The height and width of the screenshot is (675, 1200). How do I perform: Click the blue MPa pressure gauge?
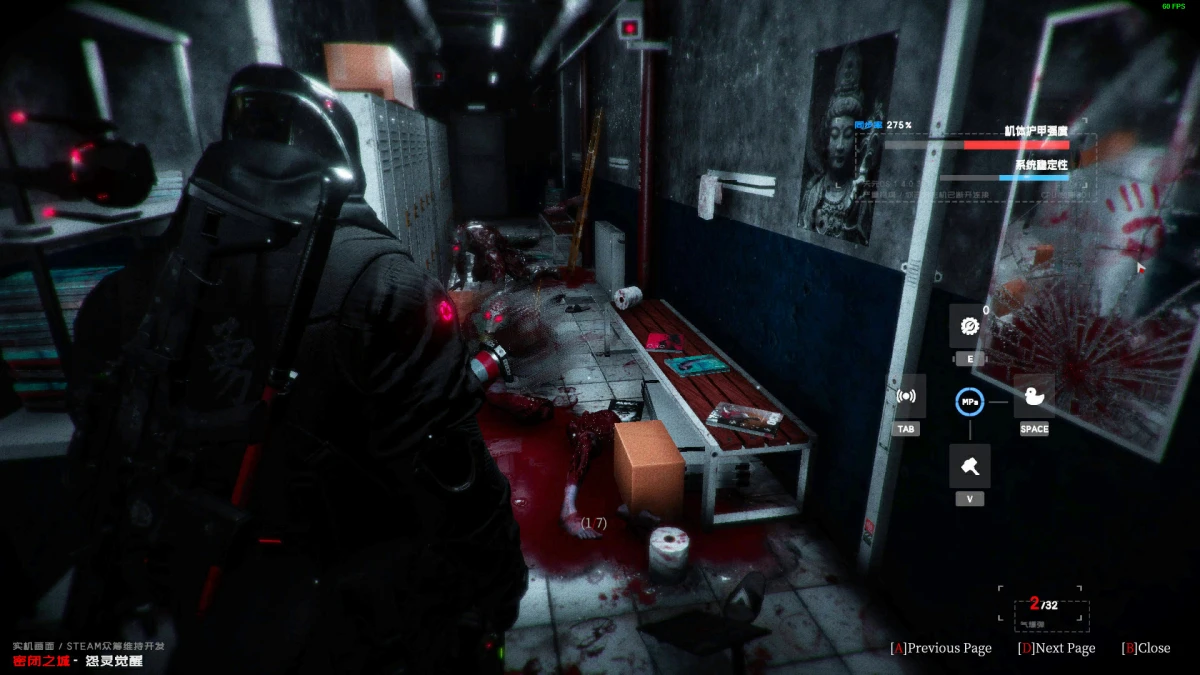[x=969, y=401]
